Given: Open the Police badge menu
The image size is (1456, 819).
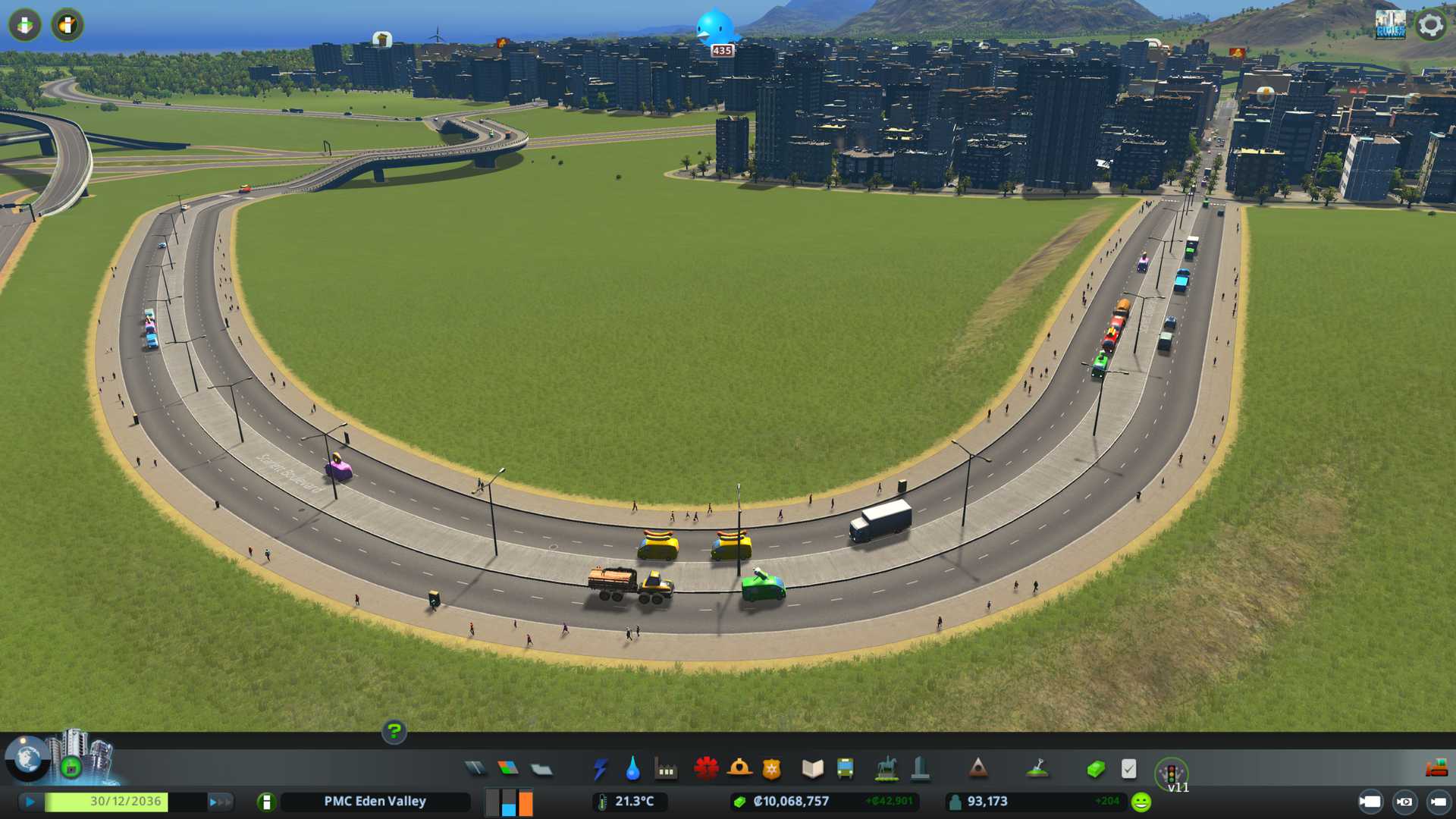Looking at the screenshot, I should tap(771, 769).
